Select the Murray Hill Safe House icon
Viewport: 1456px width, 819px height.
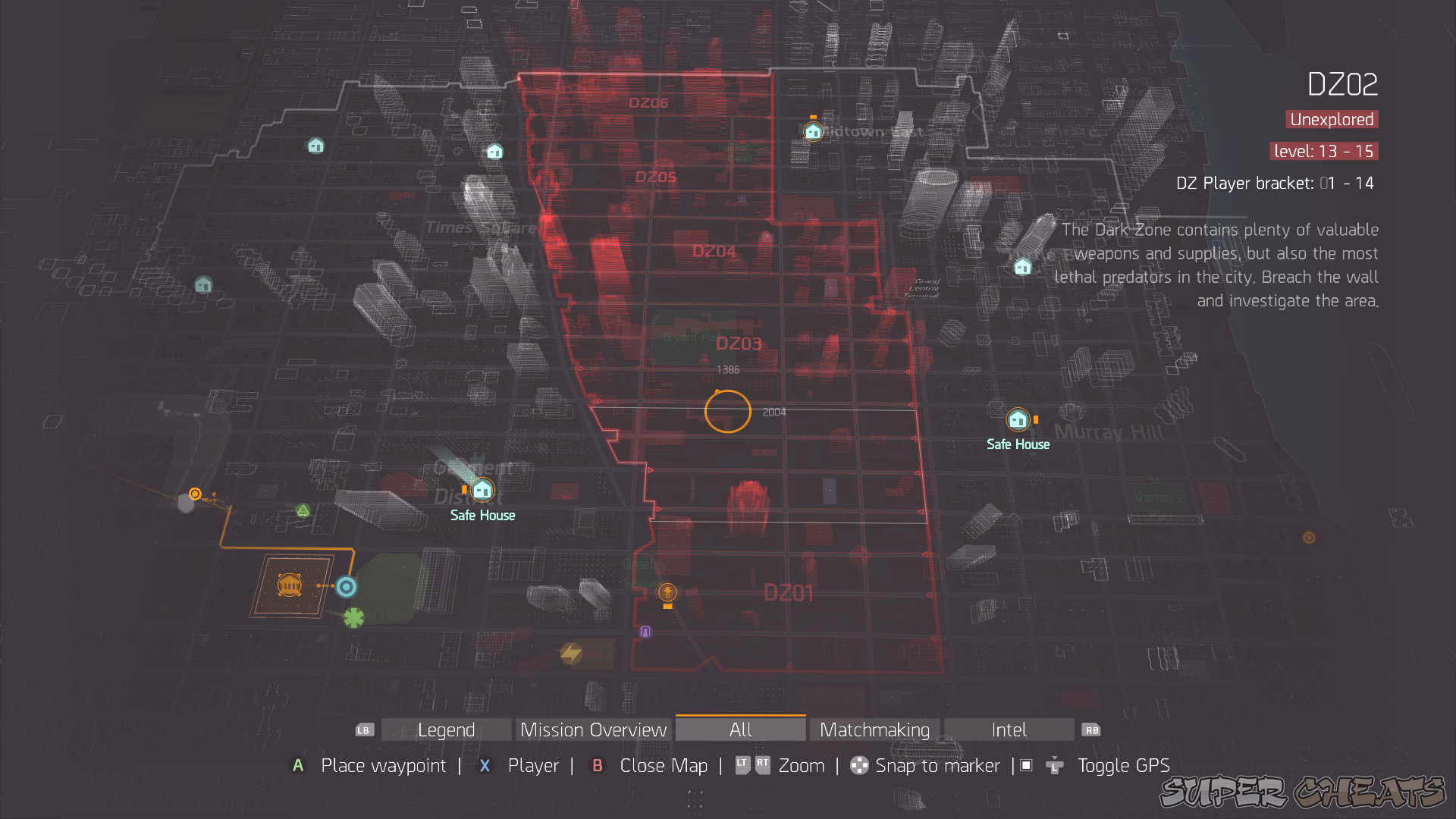1018,419
